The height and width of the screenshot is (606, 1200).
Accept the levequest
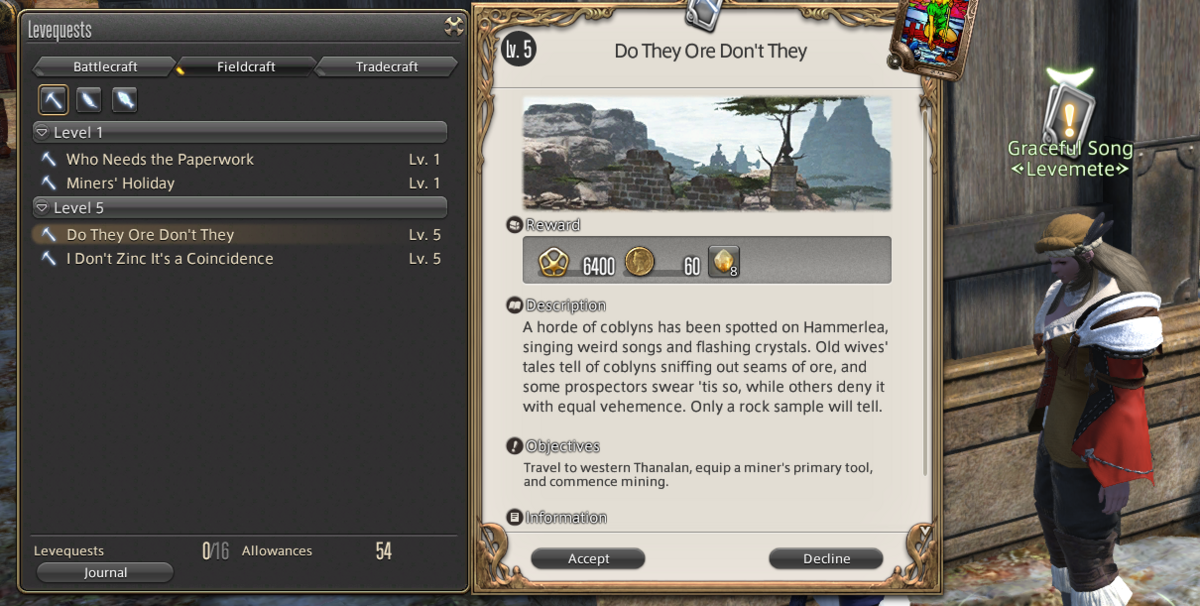[588, 559]
